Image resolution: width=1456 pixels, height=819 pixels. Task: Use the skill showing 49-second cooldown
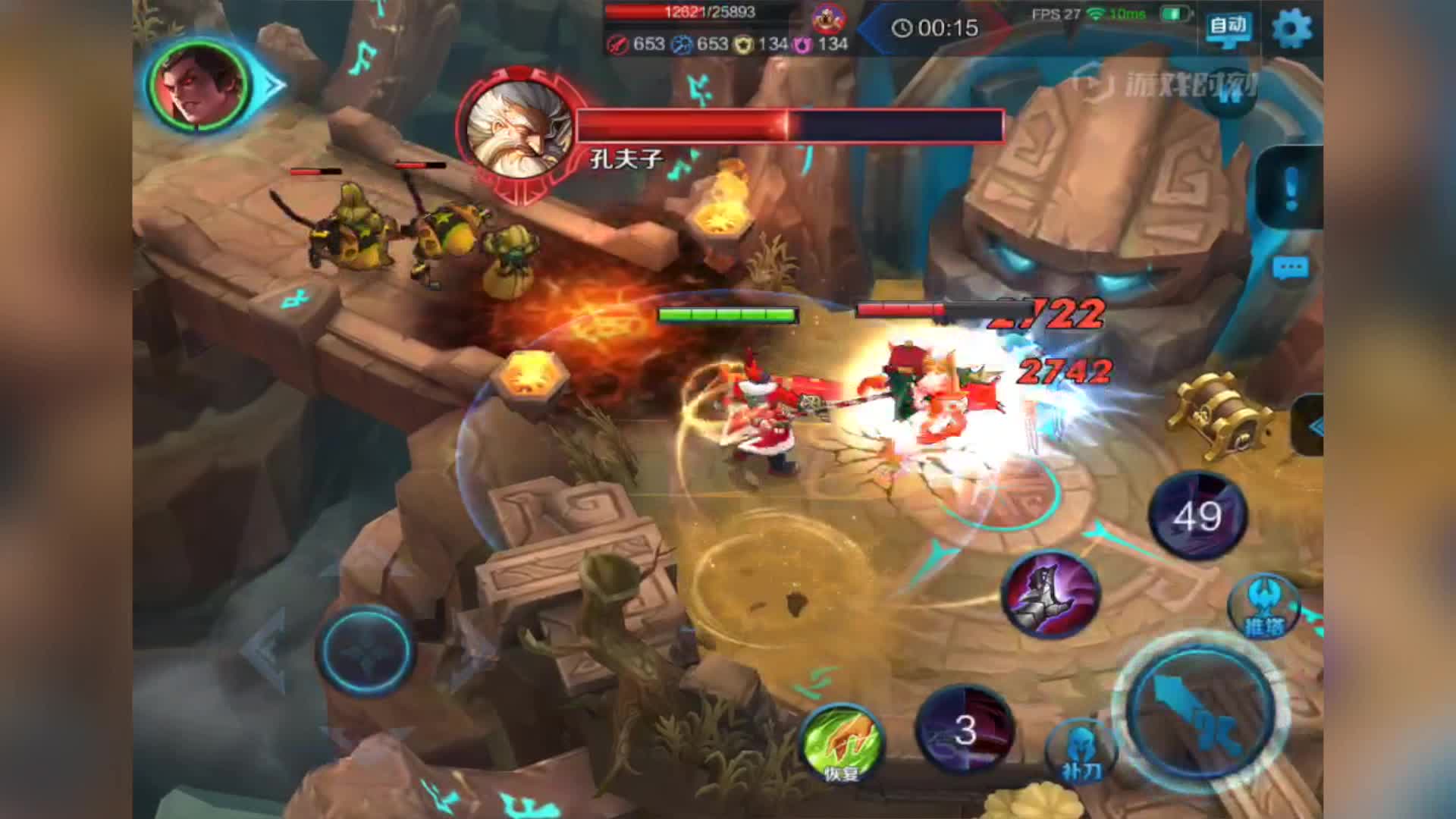pyautogui.click(x=1198, y=516)
